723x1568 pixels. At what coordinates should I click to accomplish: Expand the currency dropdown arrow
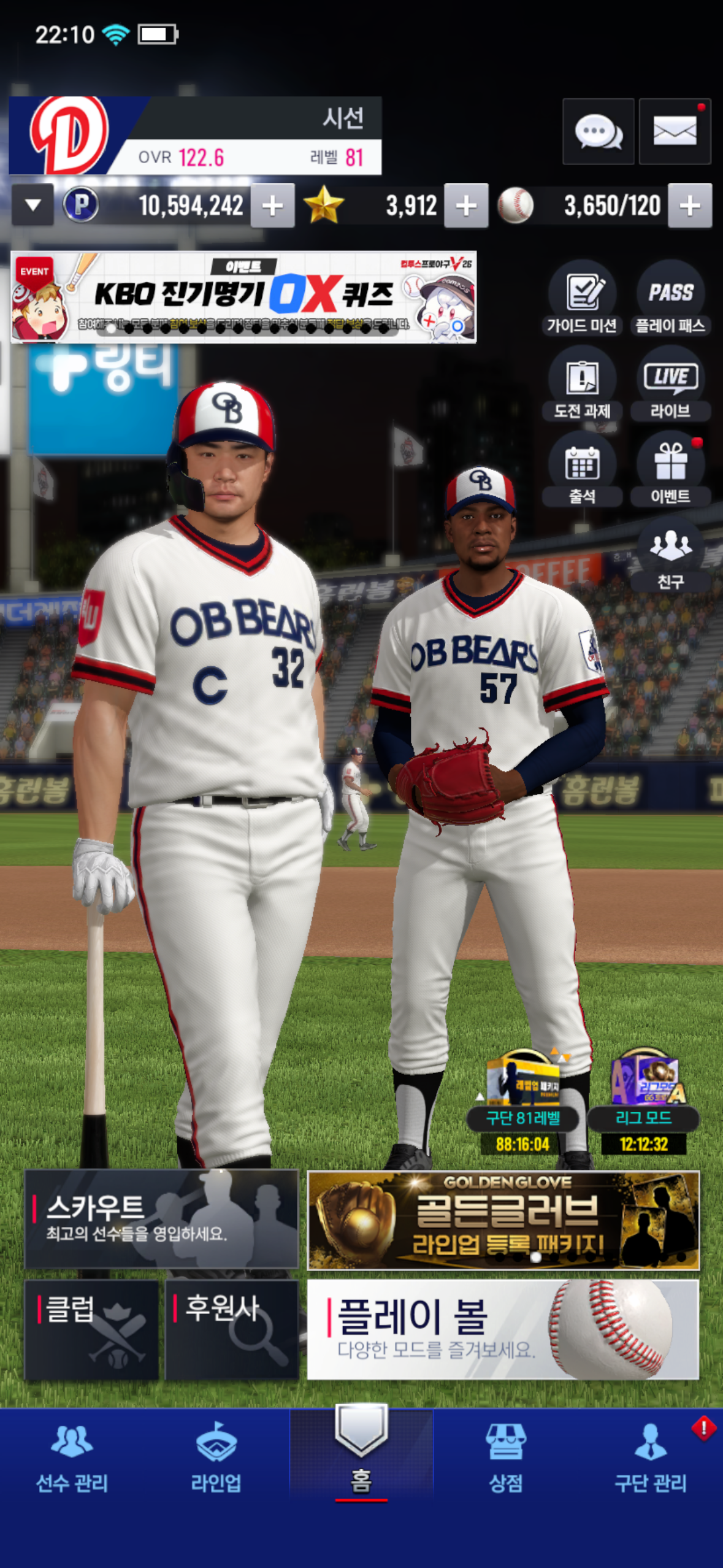33,205
